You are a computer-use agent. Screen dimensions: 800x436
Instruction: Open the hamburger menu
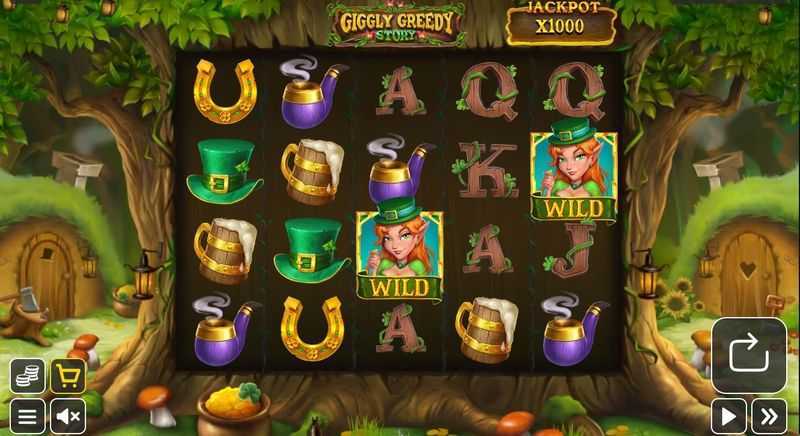pyautogui.click(x=28, y=416)
